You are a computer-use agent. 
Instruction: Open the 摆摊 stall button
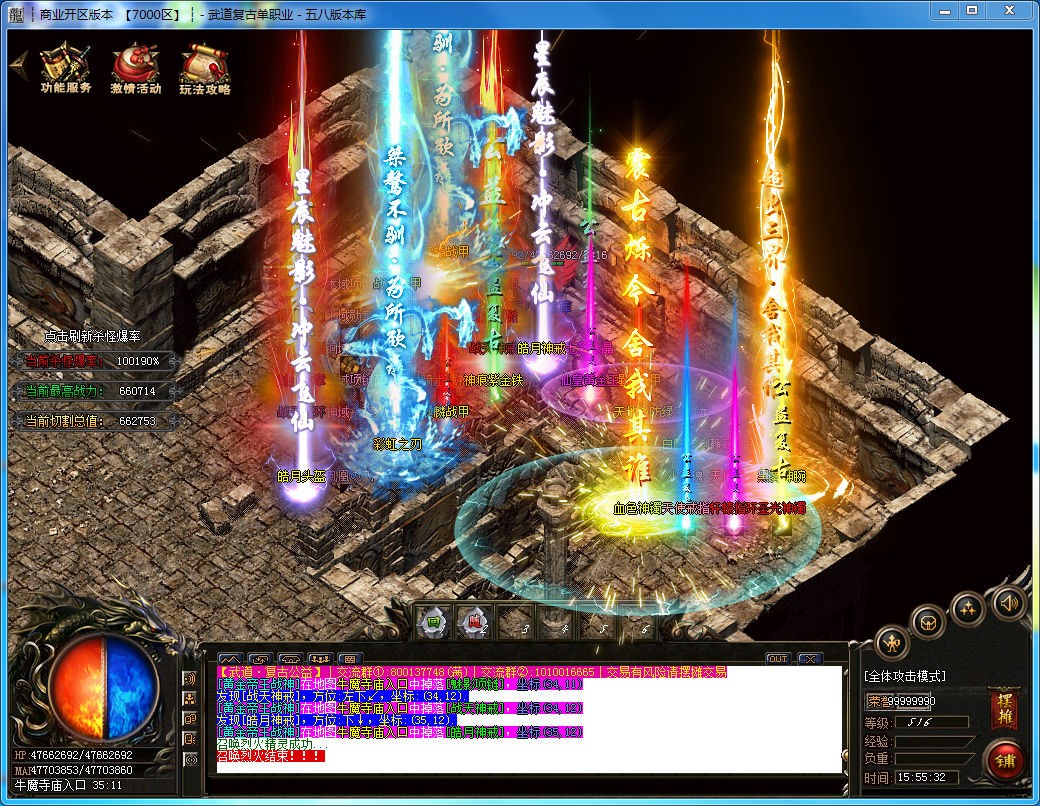pyautogui.click(x=1004, y=709)
